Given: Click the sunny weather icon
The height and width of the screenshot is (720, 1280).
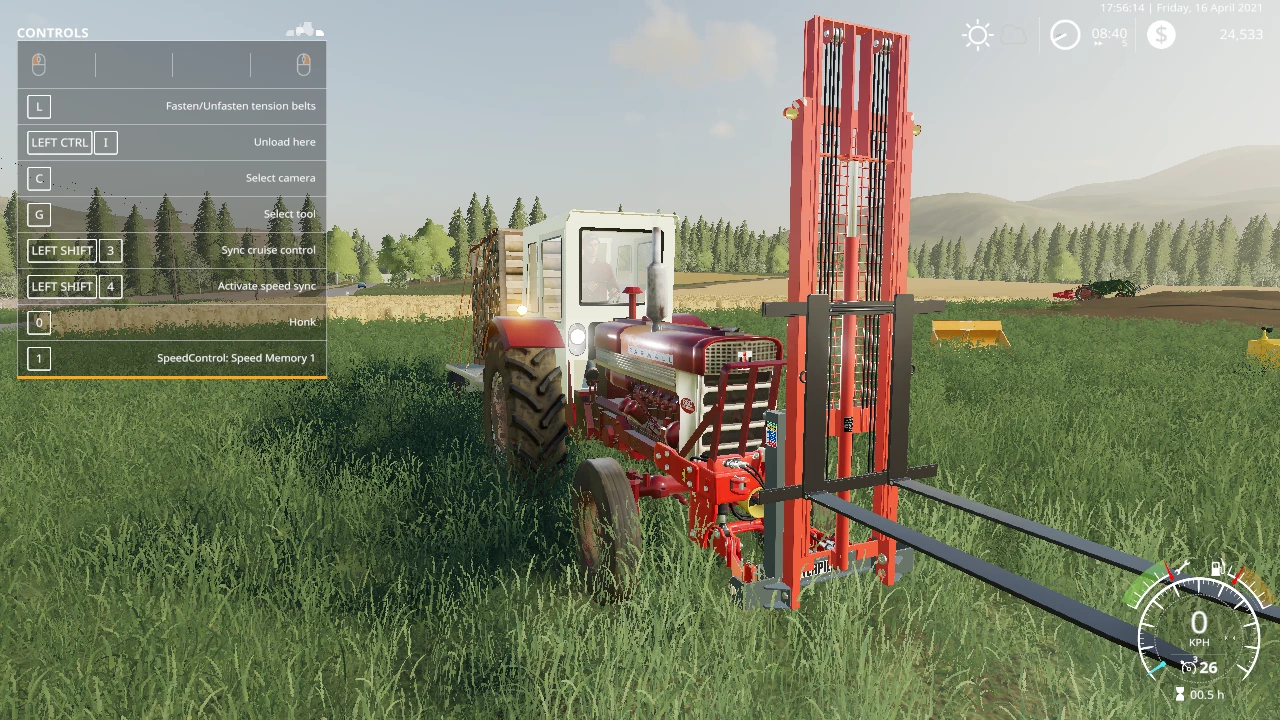Looking at the screenshot, I should tap(977, 35).
